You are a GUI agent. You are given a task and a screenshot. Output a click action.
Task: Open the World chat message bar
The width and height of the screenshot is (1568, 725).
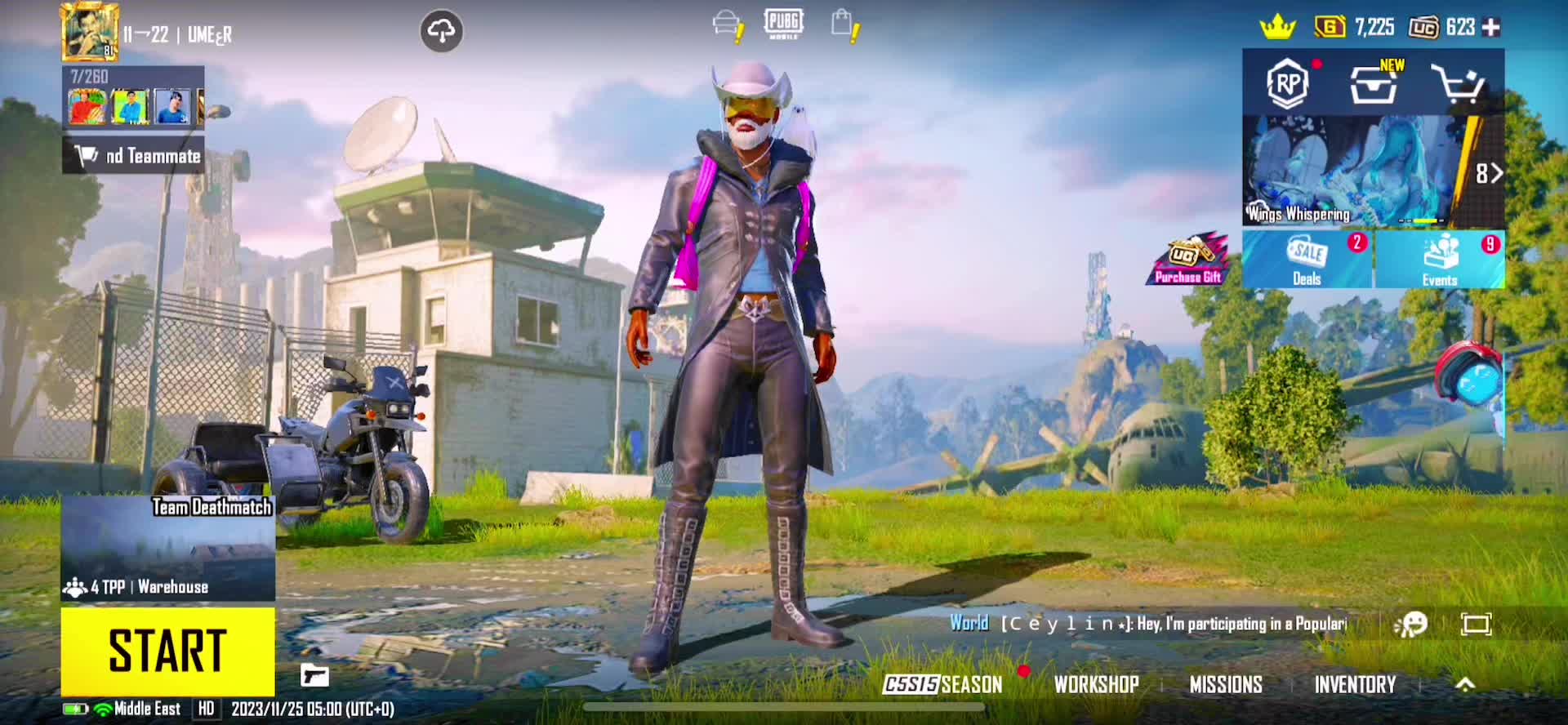pos(1147,624)
